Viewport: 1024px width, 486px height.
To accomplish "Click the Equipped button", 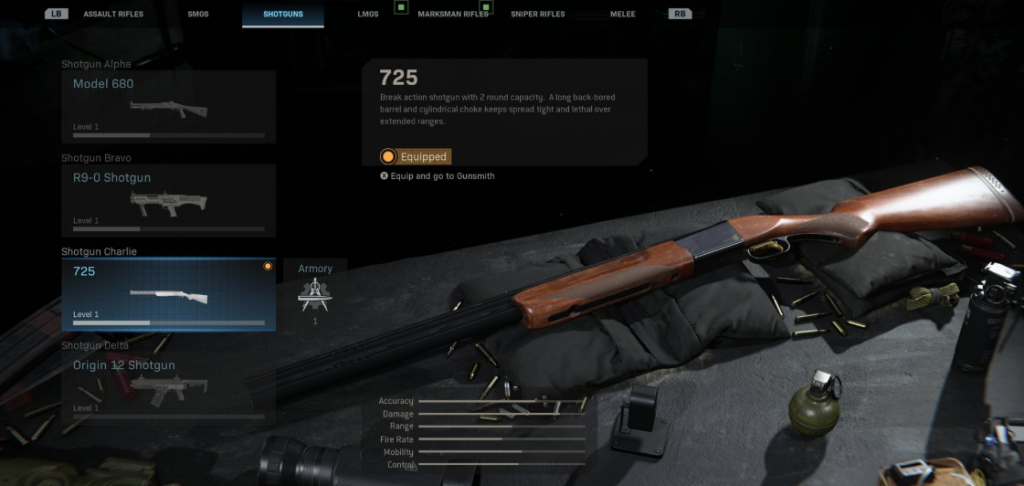I will pyautogui.click(x=415, y=157).
